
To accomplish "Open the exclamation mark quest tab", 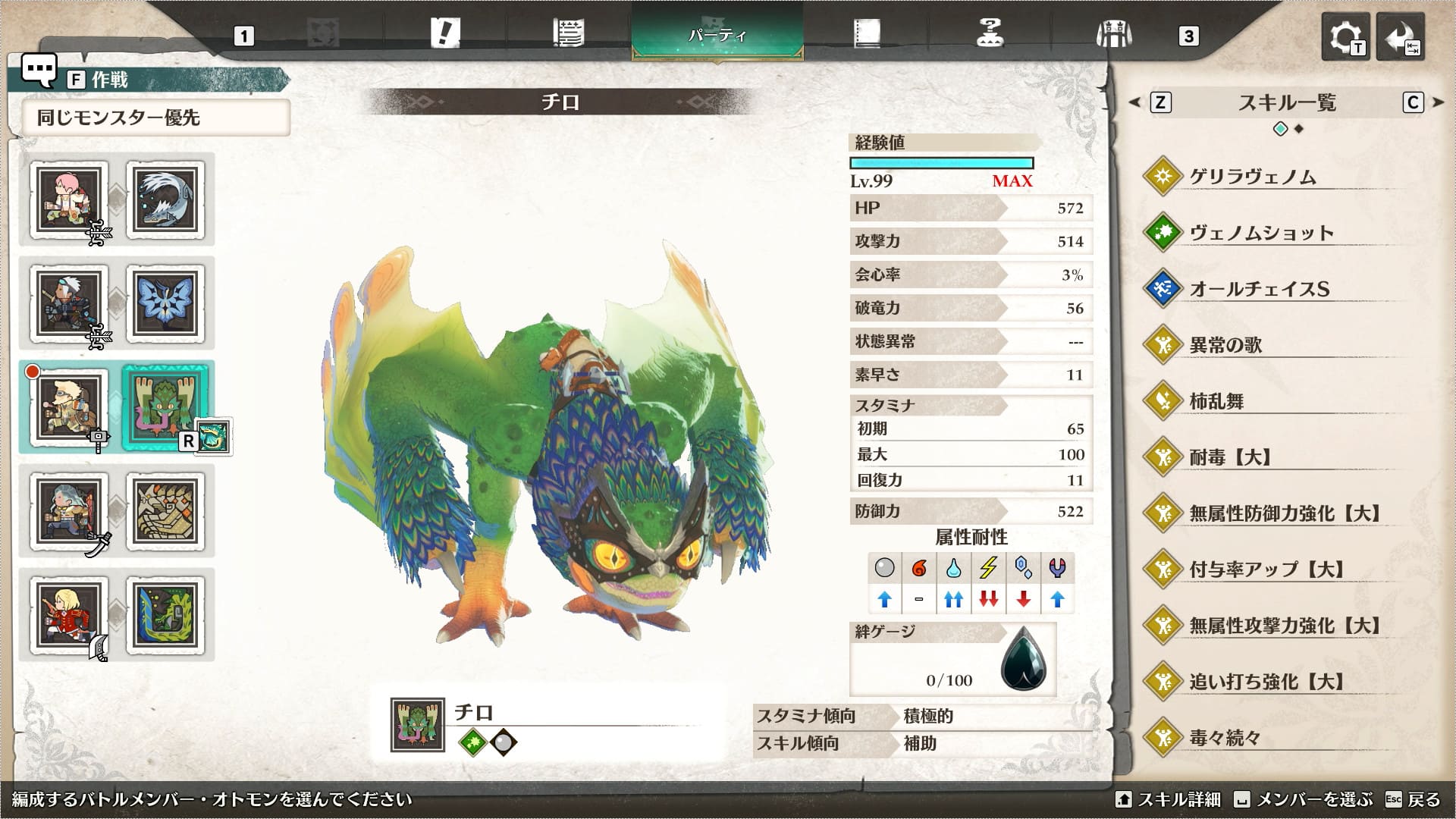I will tap(444, 34).
